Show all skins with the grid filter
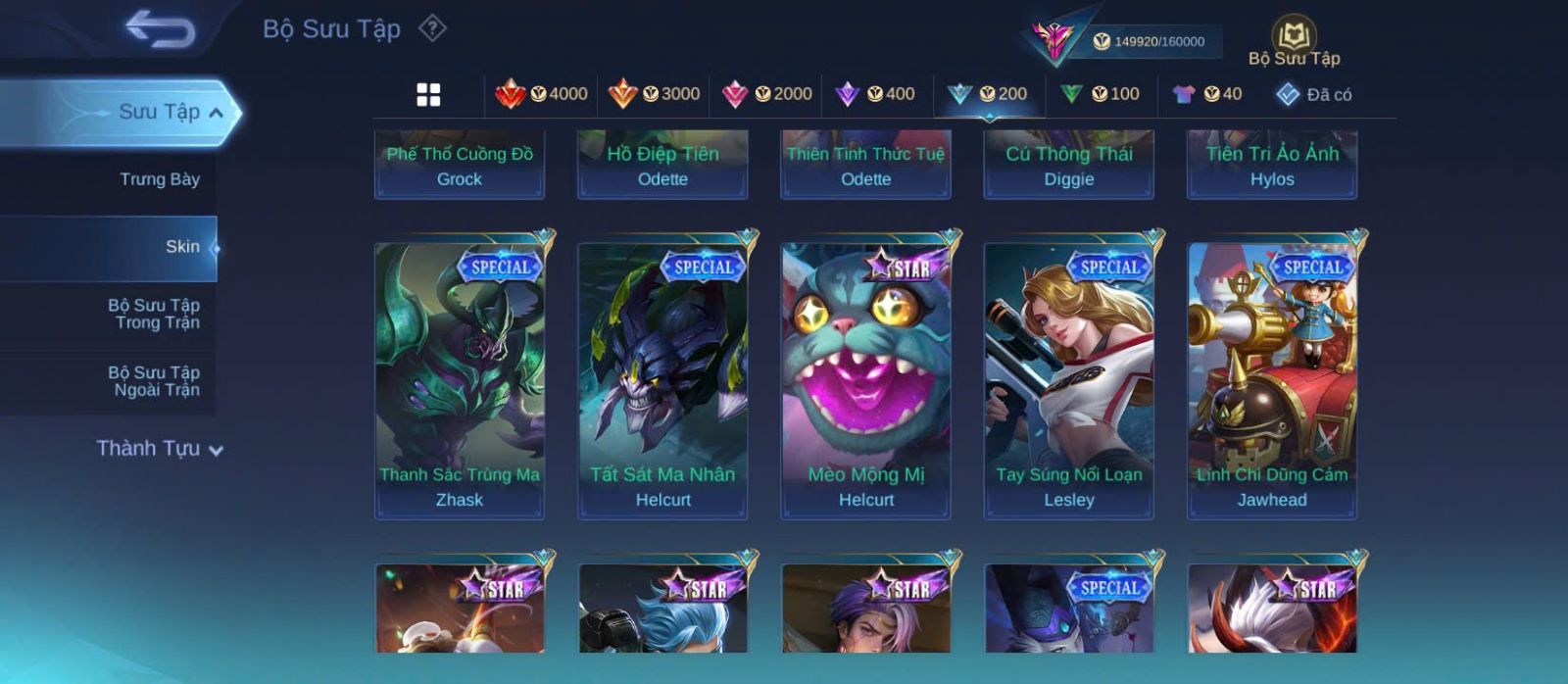The image size is (1568, 684). (428, 94)
